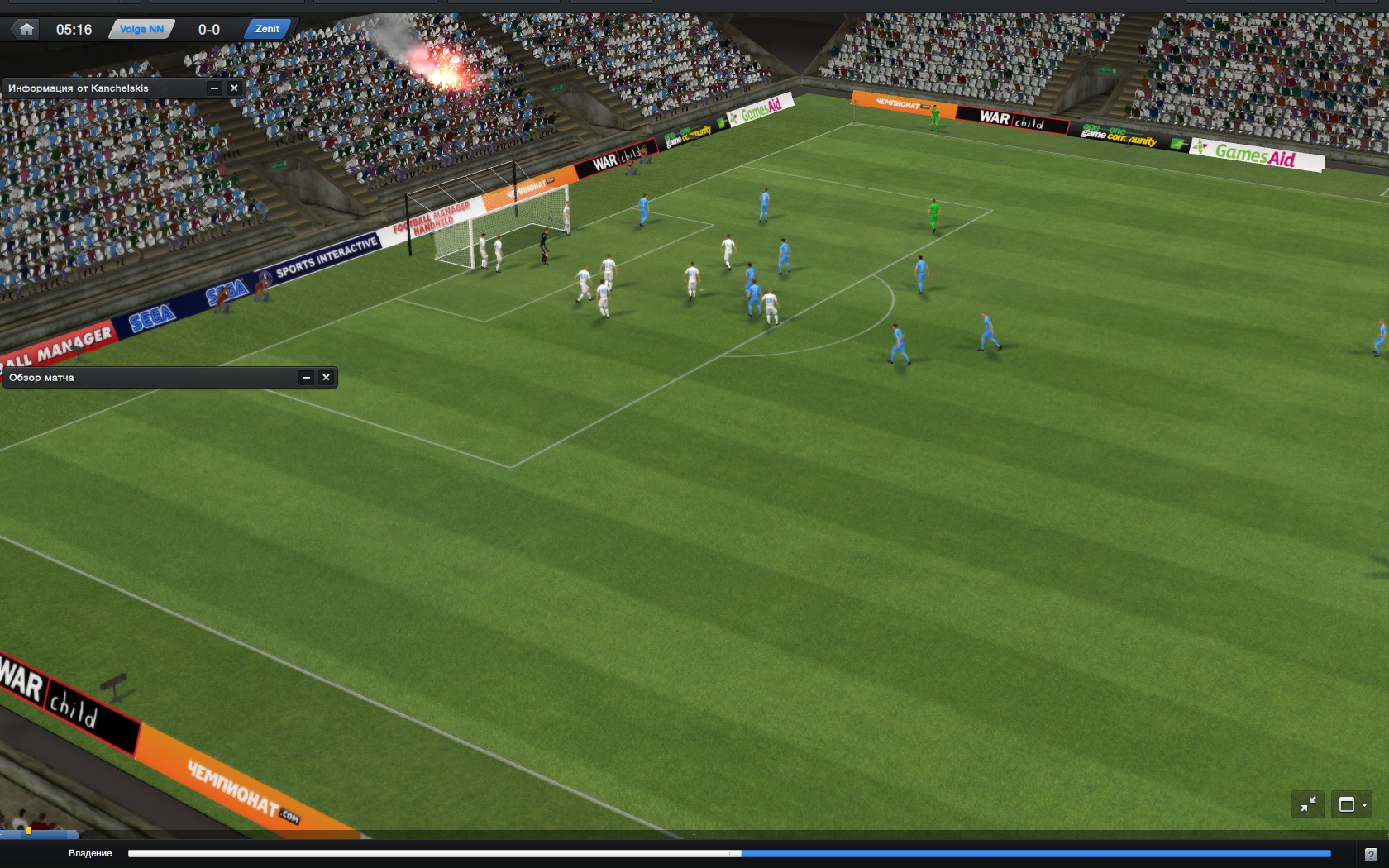The image size is (1389, 868).
Task: Close the Kanchelskis information panel
Action: [235, 88]
